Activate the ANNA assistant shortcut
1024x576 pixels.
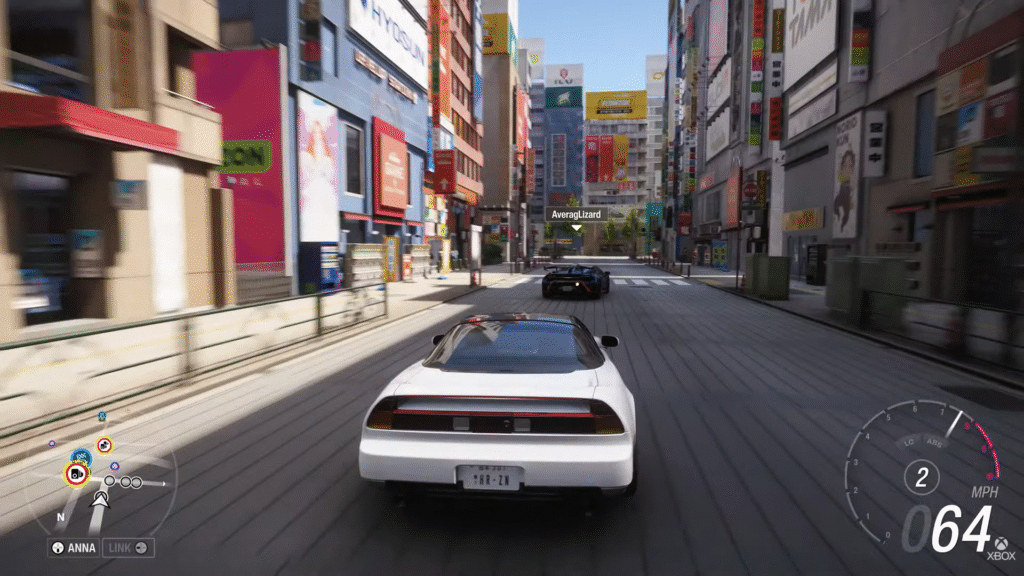coord(74,548)
